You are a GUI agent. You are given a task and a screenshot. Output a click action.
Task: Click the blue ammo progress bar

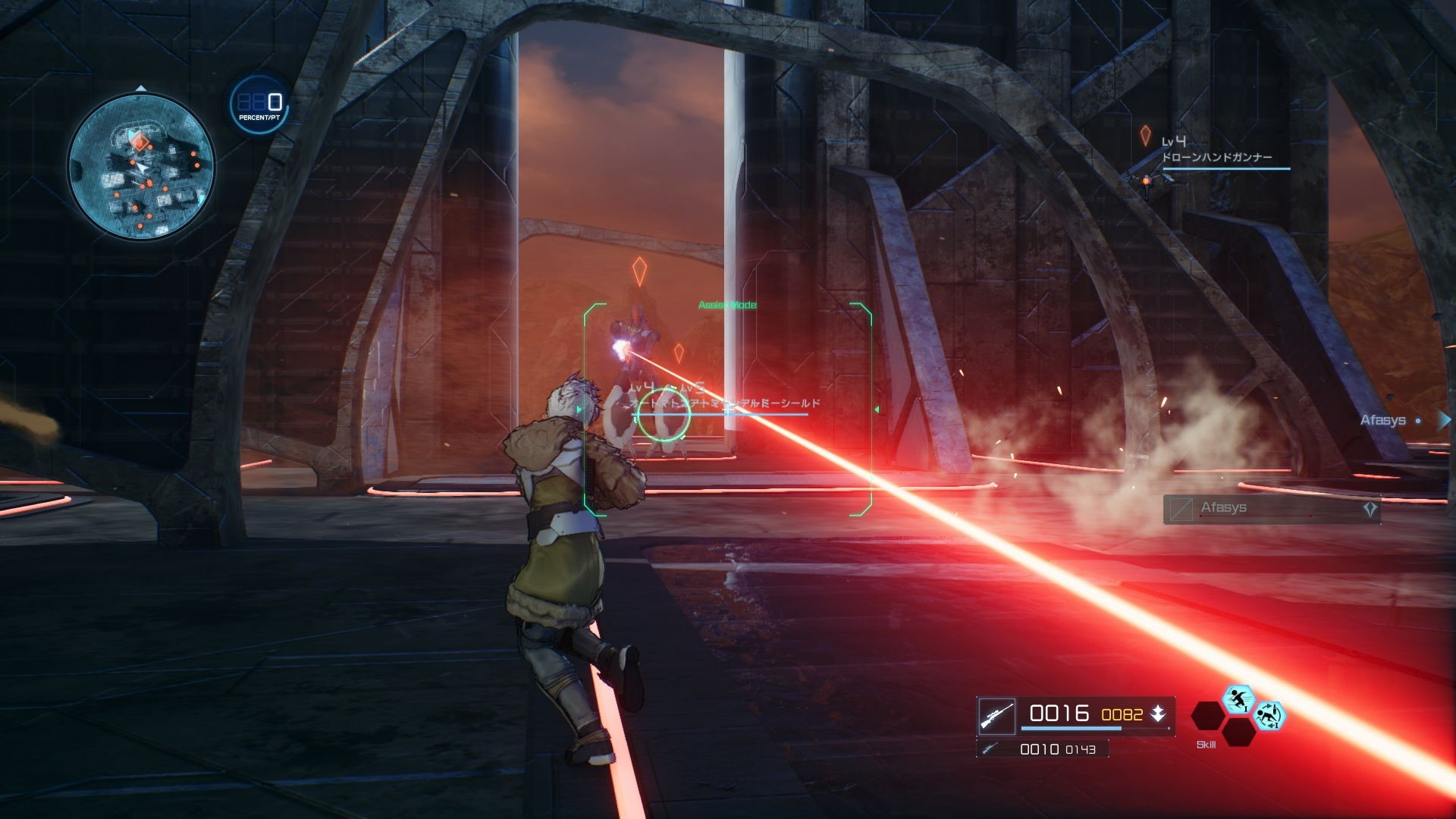pos(1071,729)
